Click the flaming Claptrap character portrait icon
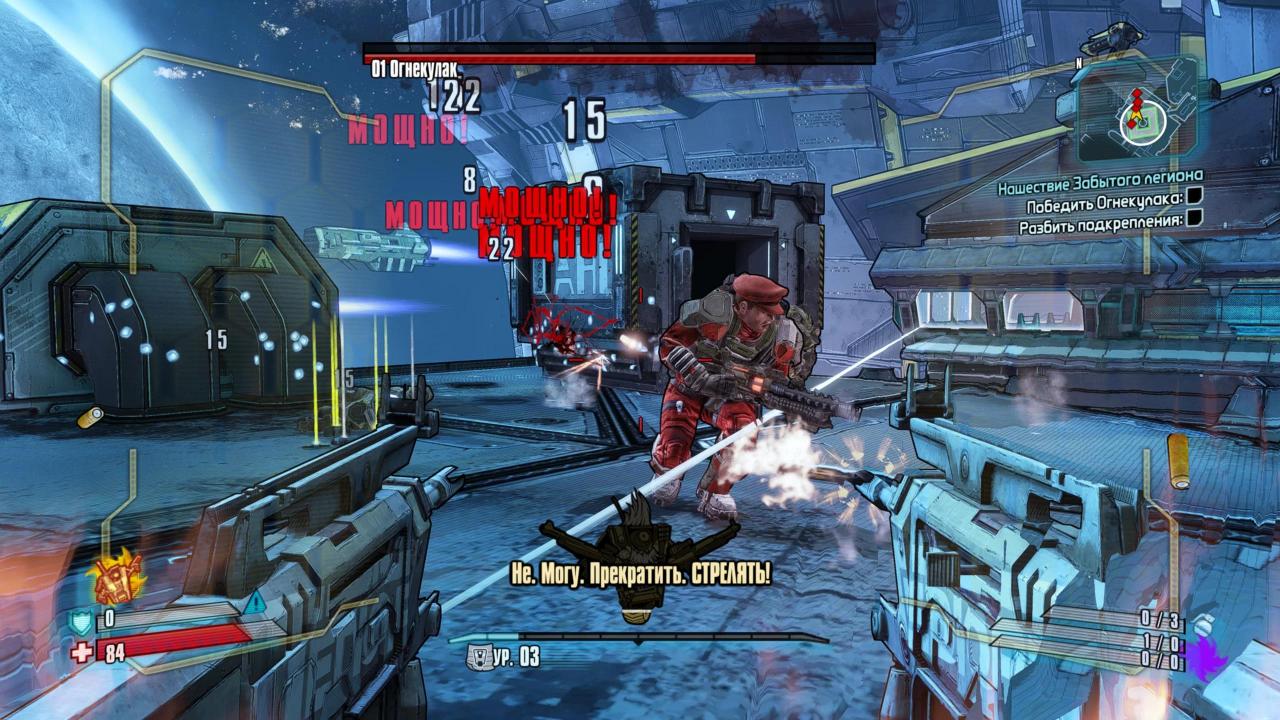The image size is (1280, 720). pos(116,578)
